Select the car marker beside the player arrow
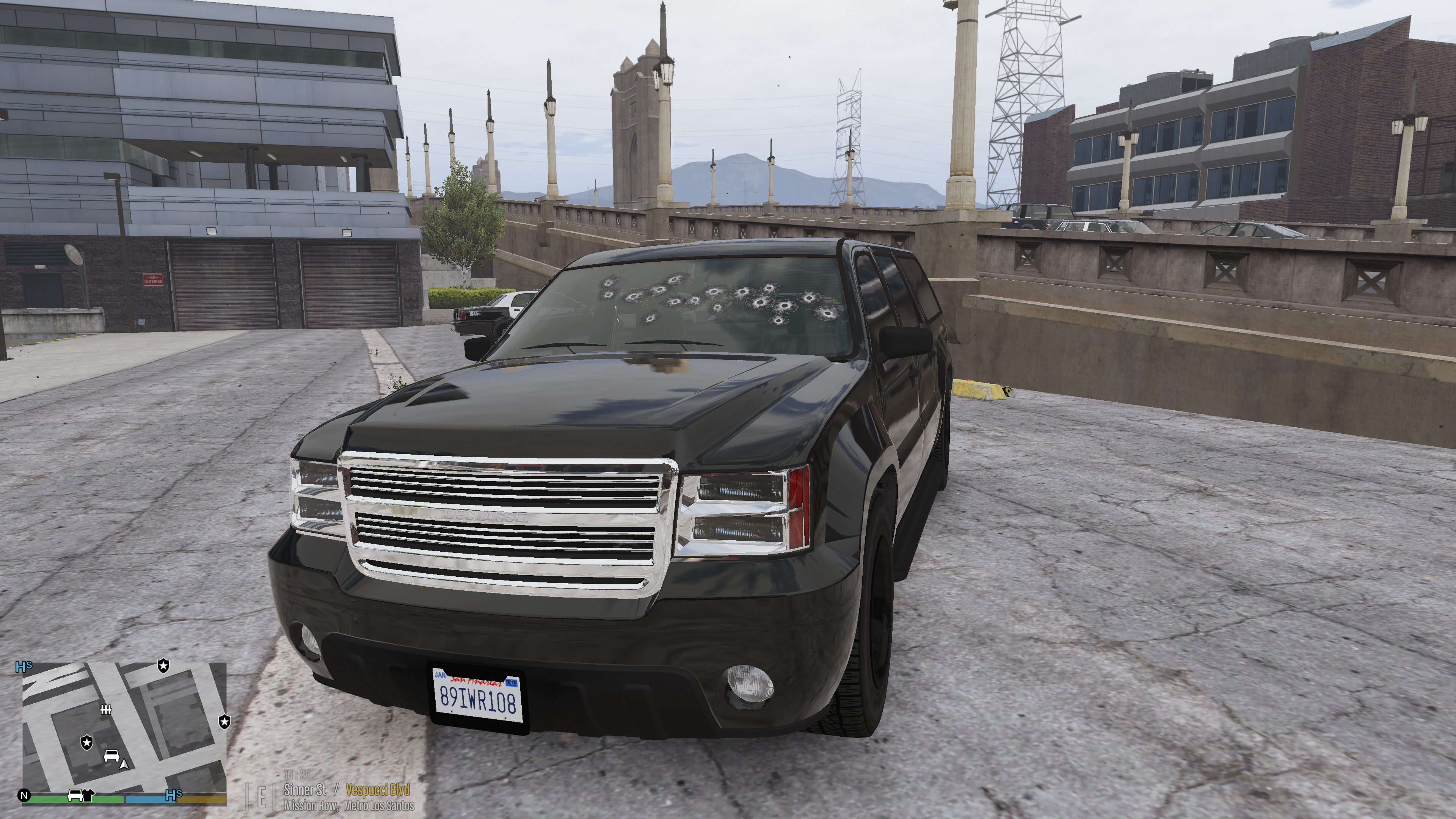 [x=111, y=755]
